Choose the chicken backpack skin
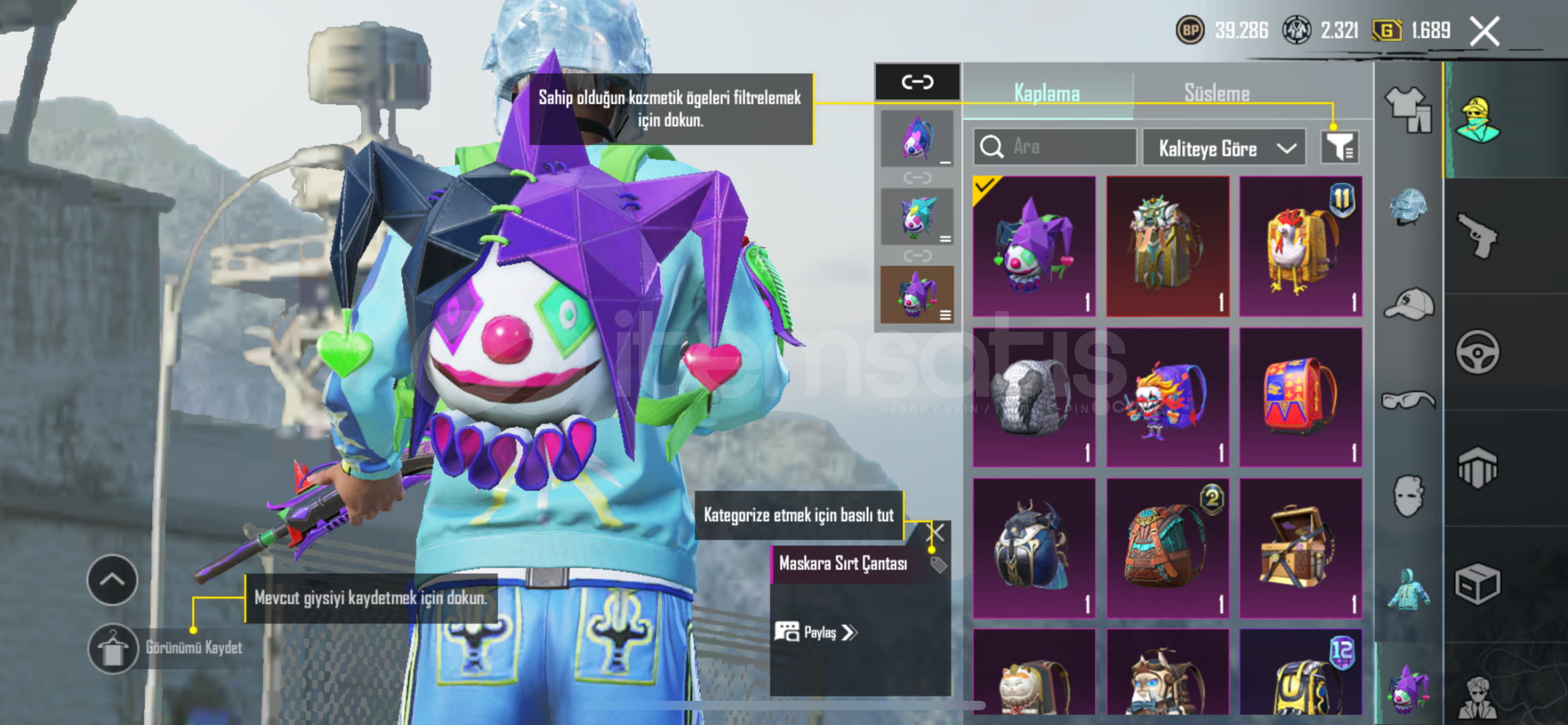Image resolution: width=1568 pixels, height=725 pixels. point(1300,246)
